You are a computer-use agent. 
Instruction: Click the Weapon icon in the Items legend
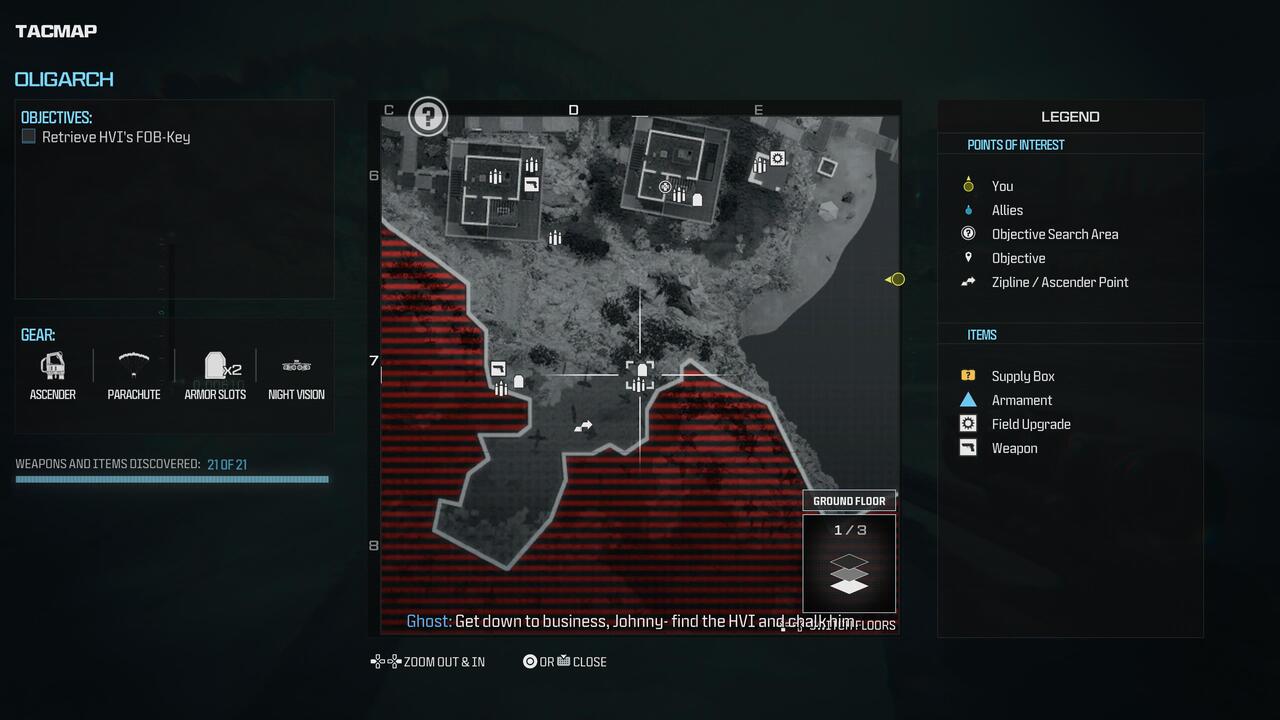tap(967, 447)
